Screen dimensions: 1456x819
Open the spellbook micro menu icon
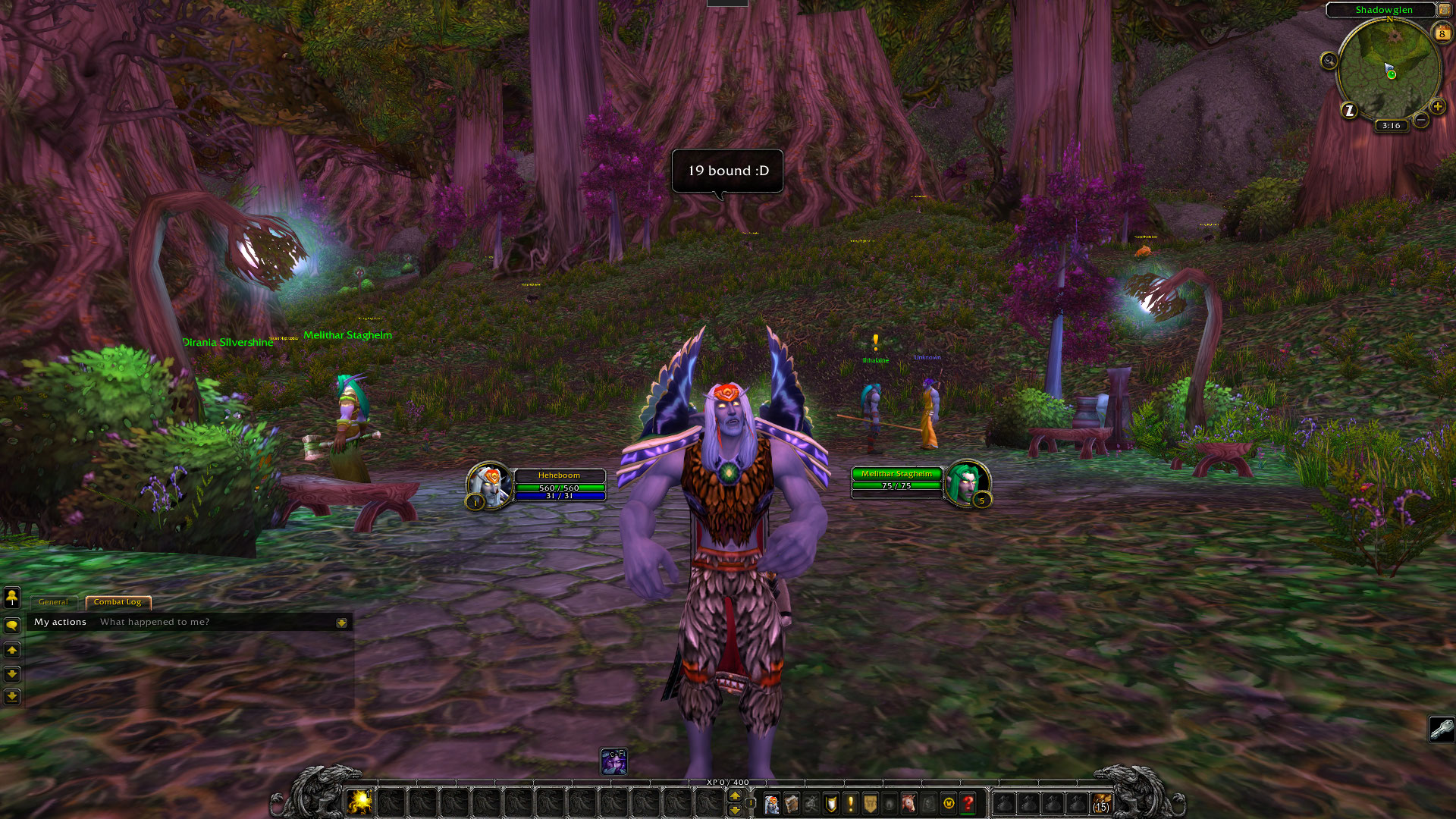(792, 803)
